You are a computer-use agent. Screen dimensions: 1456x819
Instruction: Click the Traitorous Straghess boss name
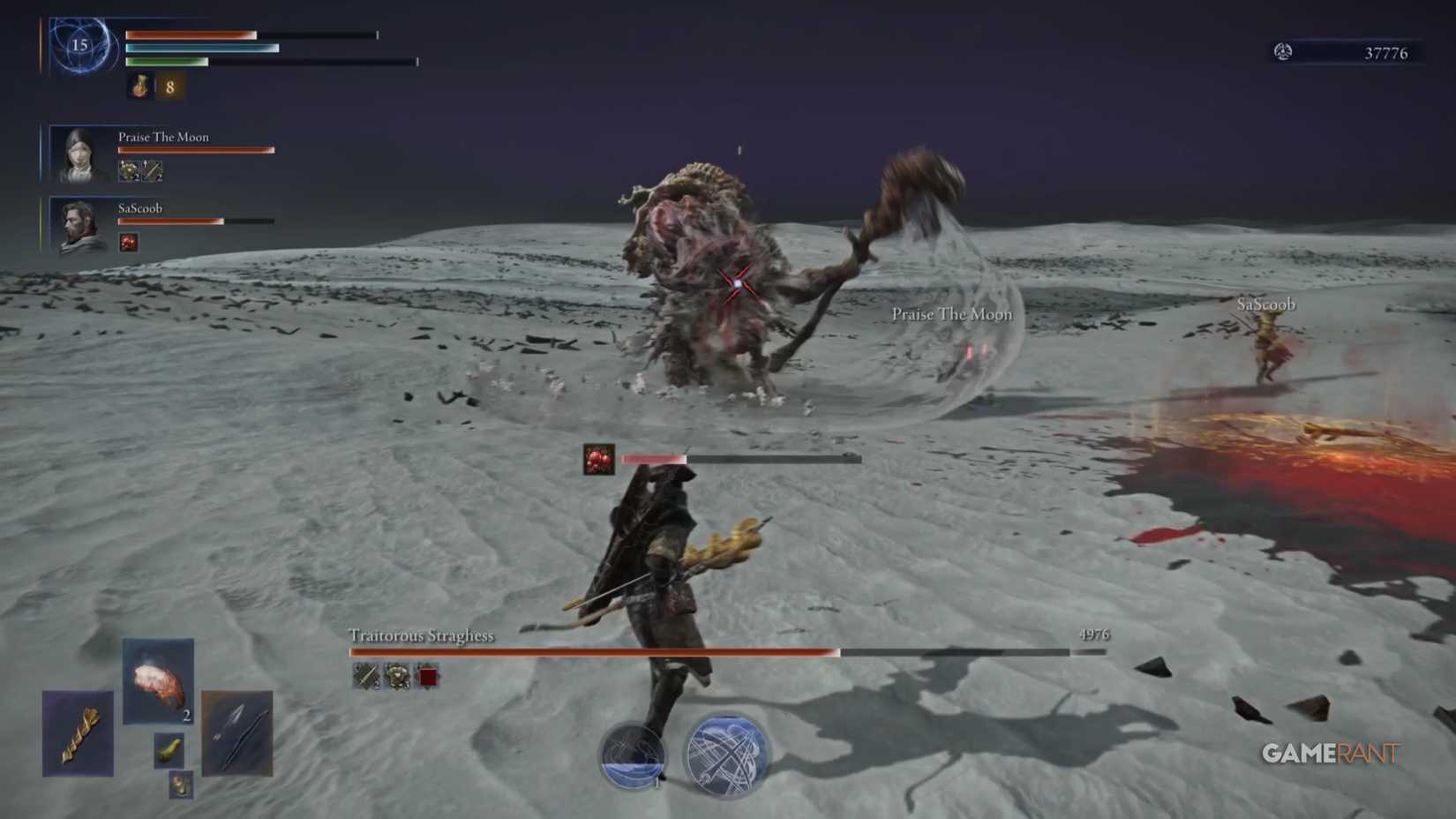420,634
